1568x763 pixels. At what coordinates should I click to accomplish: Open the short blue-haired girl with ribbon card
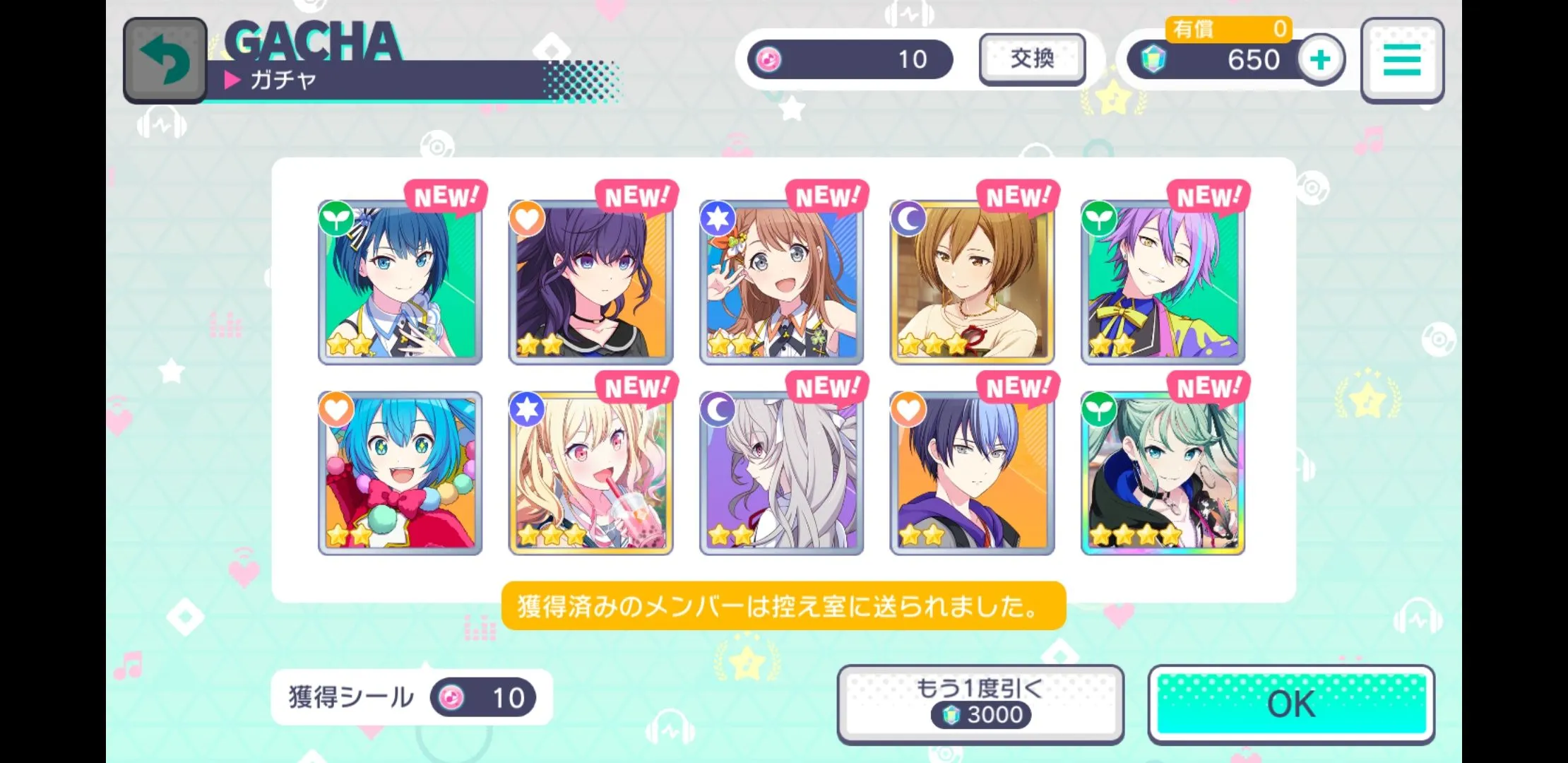(400, 283)
